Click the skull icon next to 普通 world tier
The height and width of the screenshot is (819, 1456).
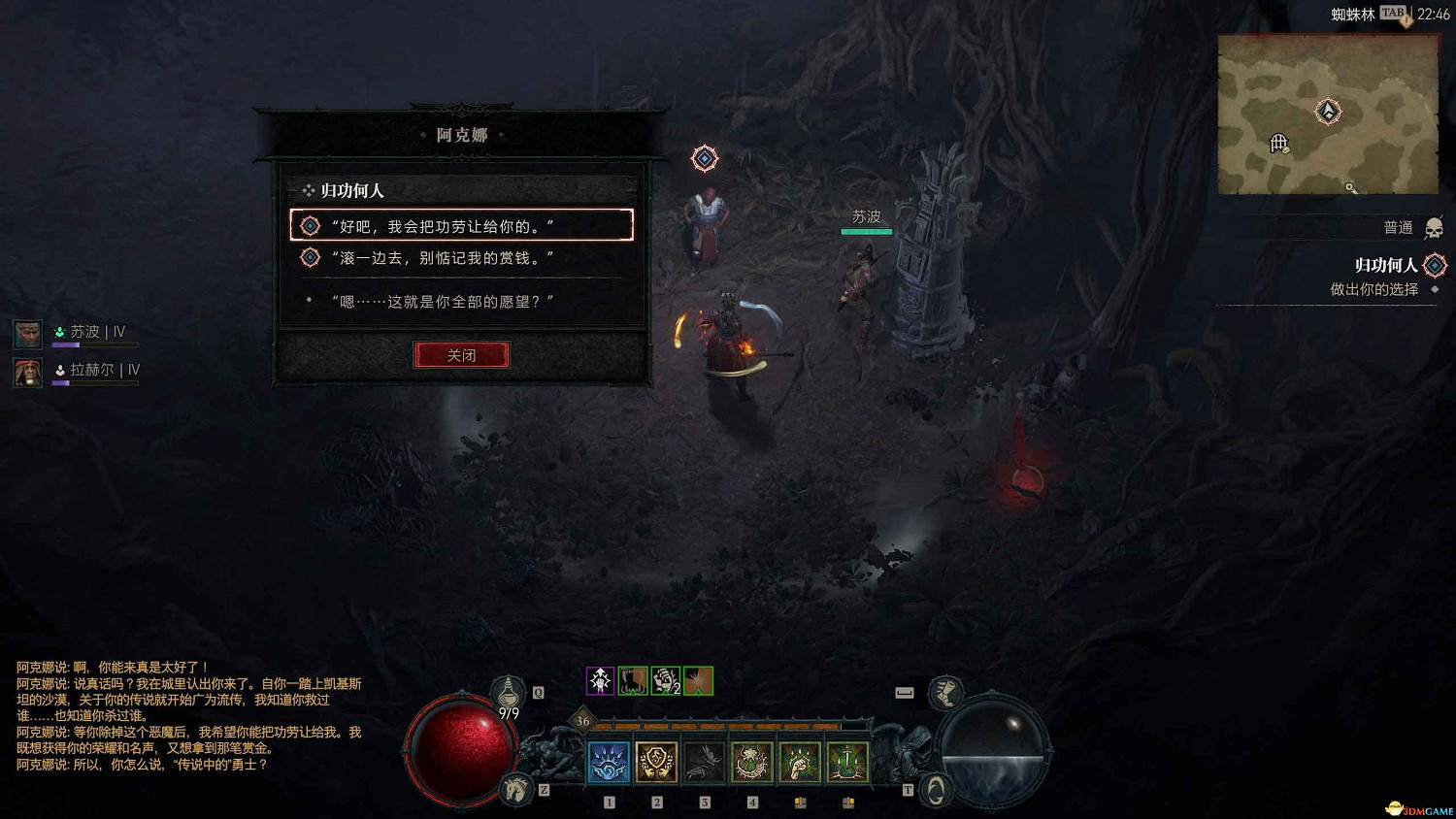tap(1435, 227)
